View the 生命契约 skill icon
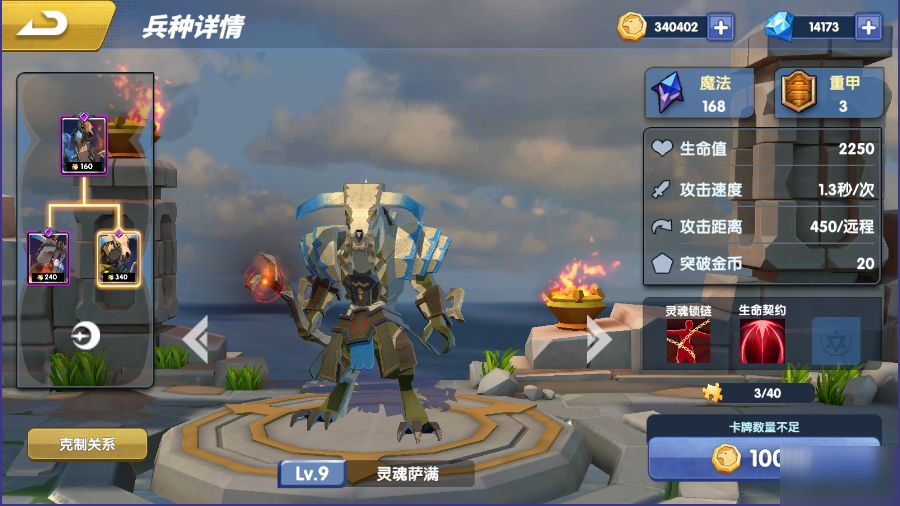Image resolution: width=900 pixels, height=506 pixels. [762, 341]
